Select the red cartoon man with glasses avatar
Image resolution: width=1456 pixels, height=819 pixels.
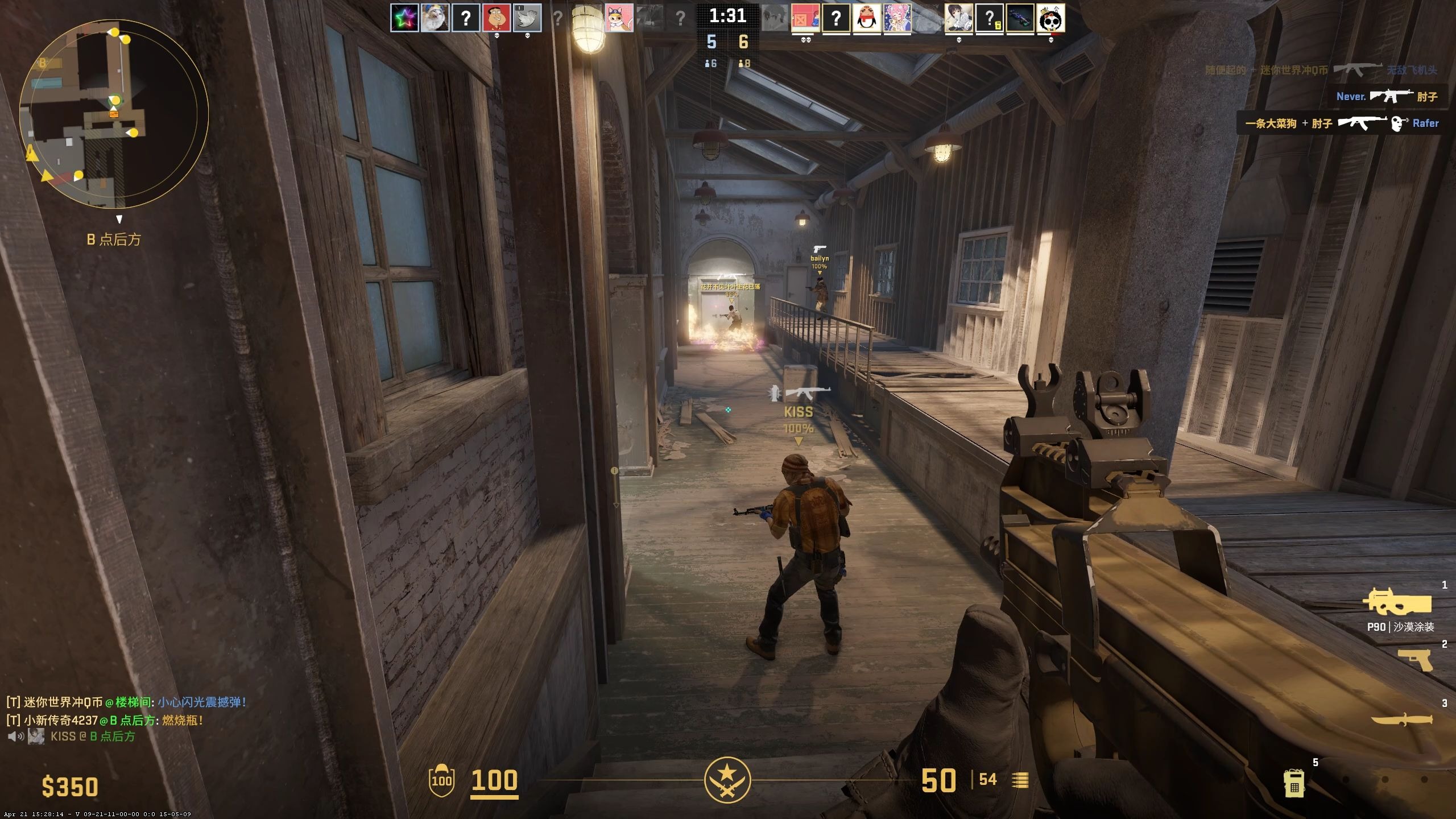pos(497,18)
